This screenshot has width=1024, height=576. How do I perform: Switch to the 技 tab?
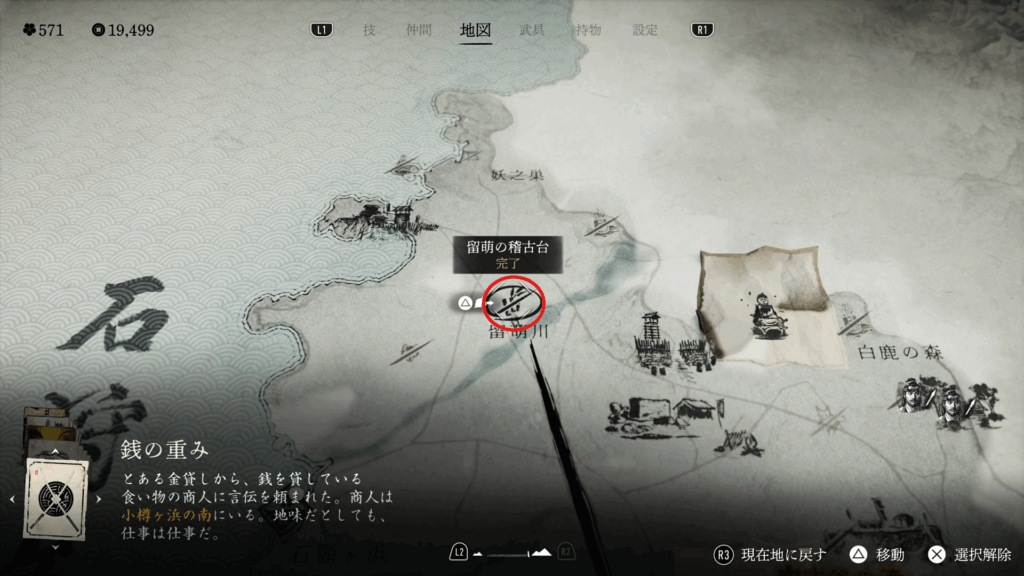(x=369, y=30)
